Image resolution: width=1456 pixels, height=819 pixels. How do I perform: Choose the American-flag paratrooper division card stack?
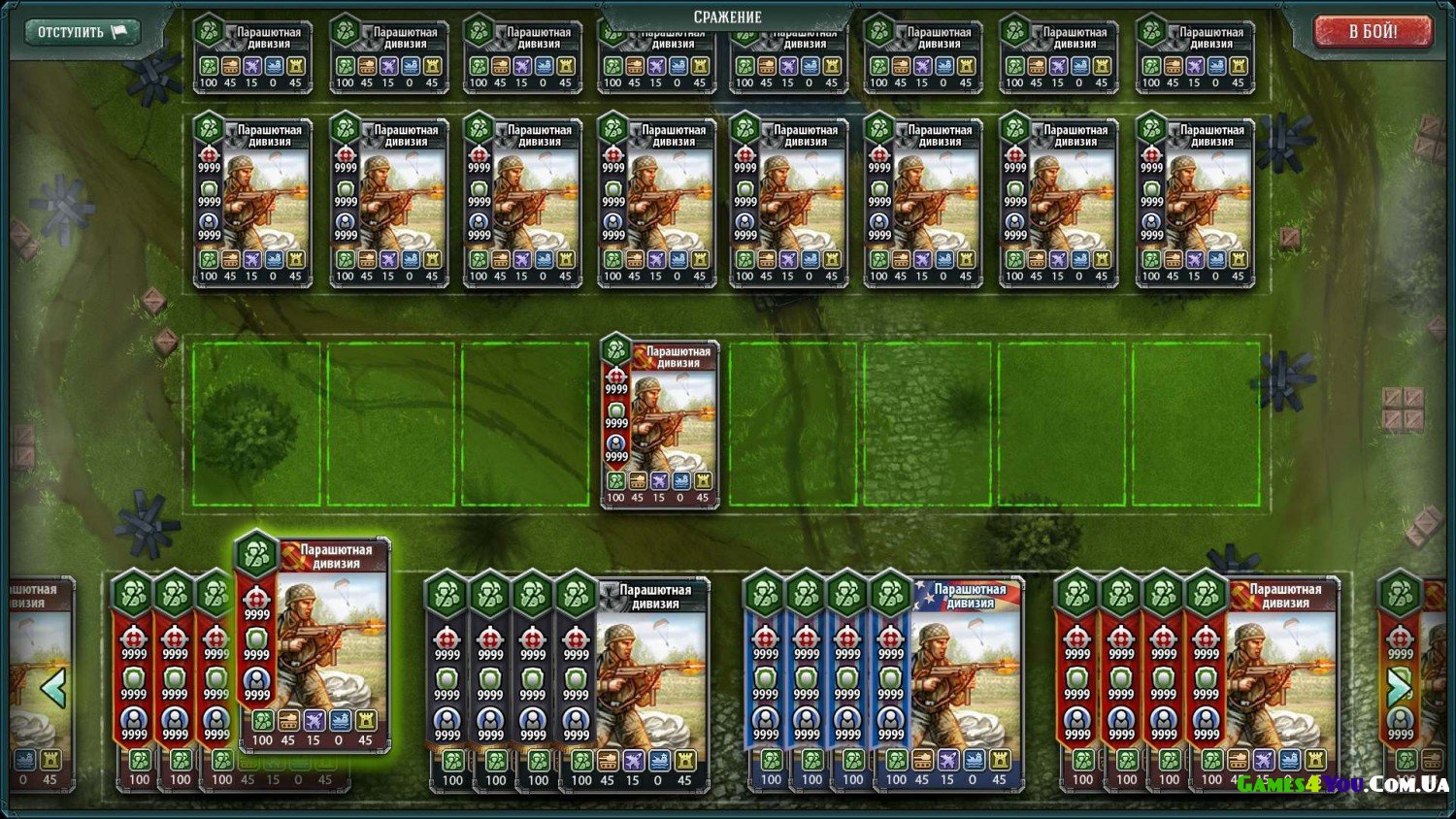click(965, 679)
